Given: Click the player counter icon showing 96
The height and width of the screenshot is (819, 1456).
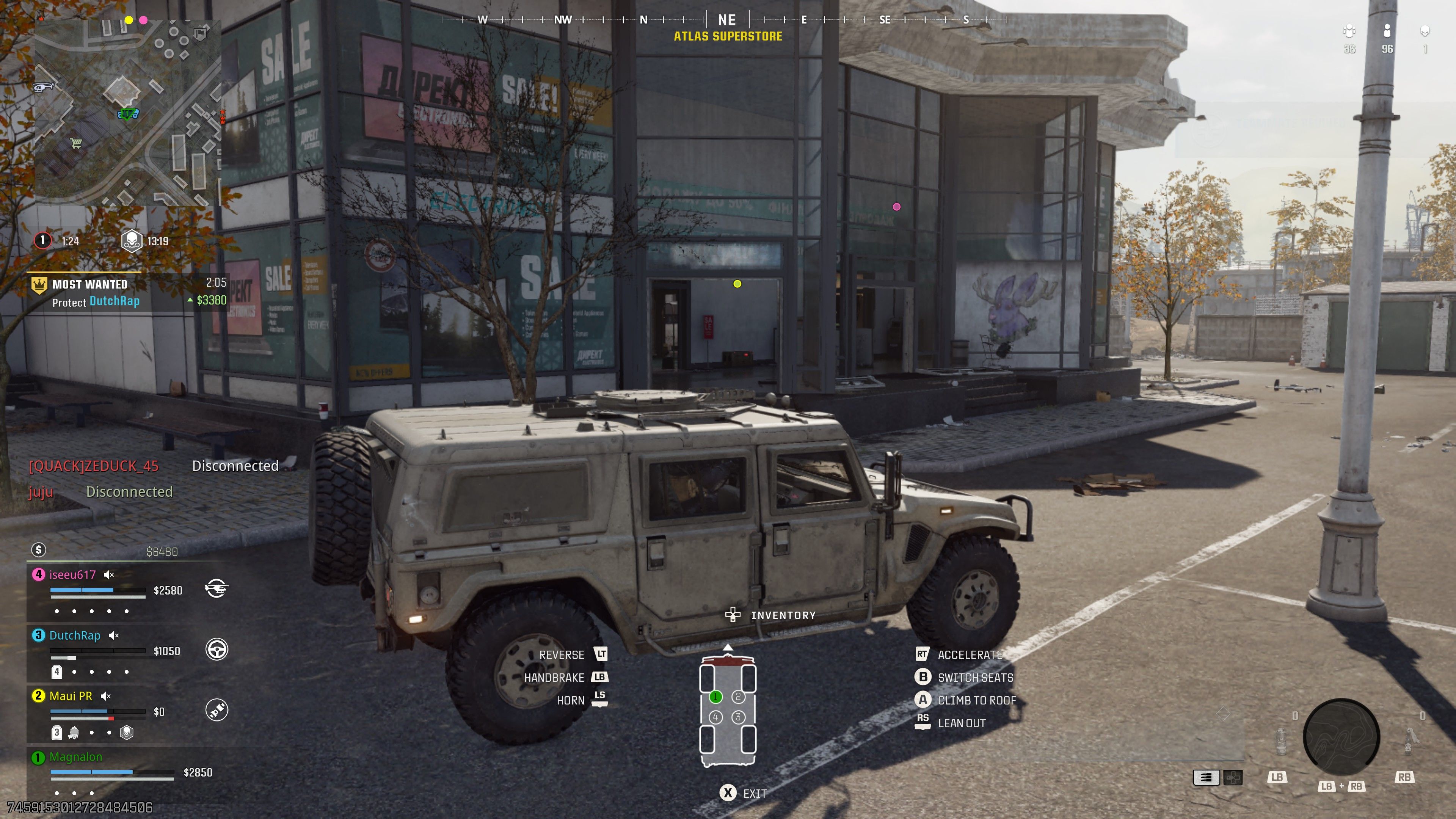Looking at the screenshot, I should [x=1388, y=31].
